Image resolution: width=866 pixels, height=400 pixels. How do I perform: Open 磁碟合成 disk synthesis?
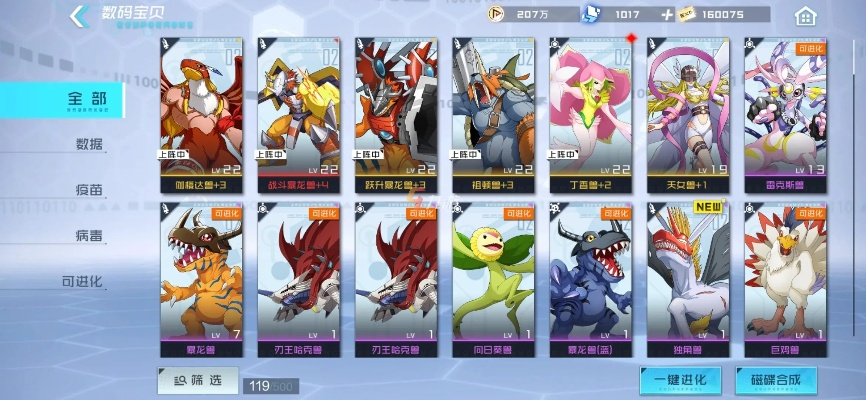point(775,380)
